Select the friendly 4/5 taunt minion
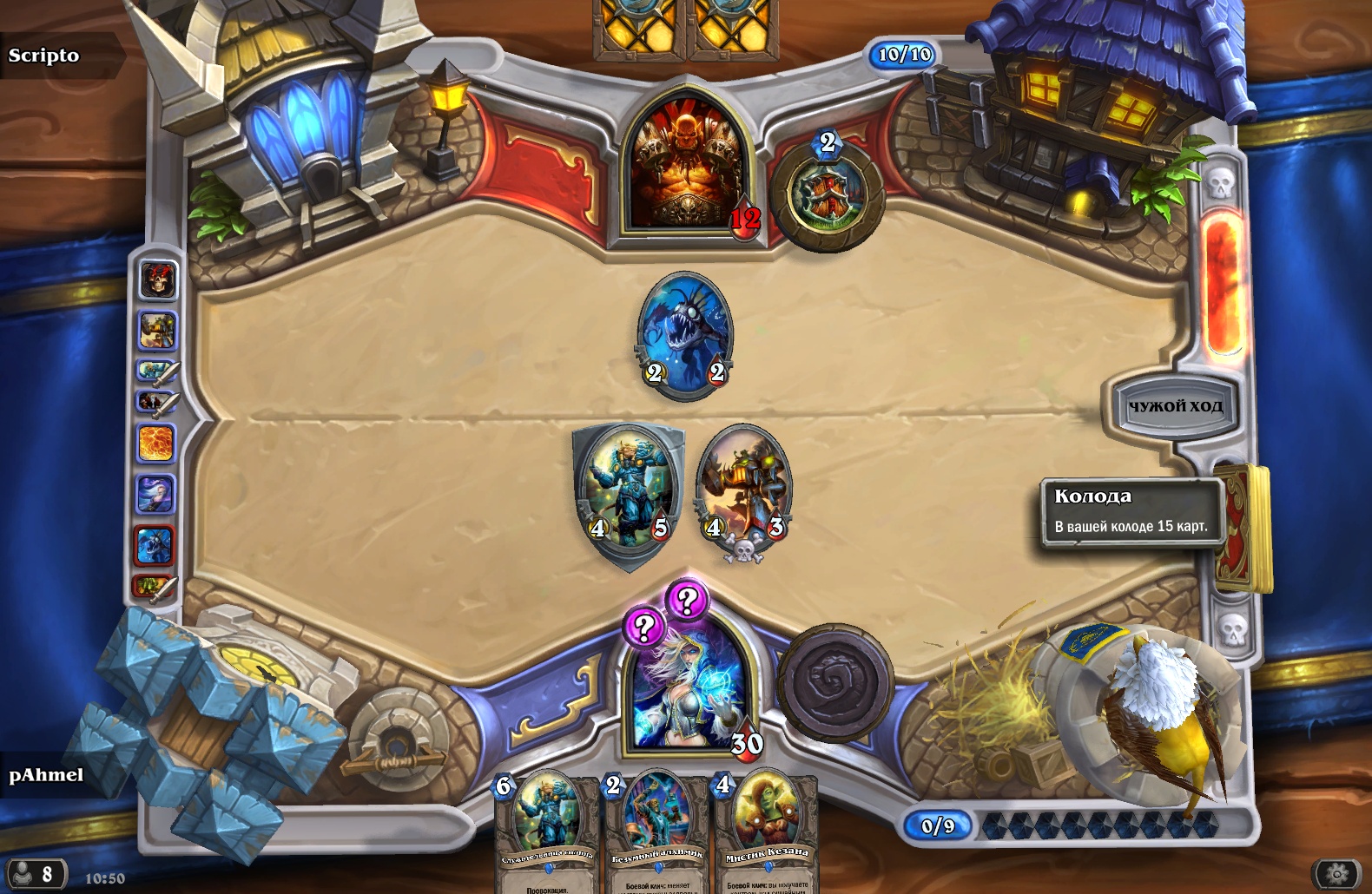This screenshot has height=894, width=1372. [627, 492]
